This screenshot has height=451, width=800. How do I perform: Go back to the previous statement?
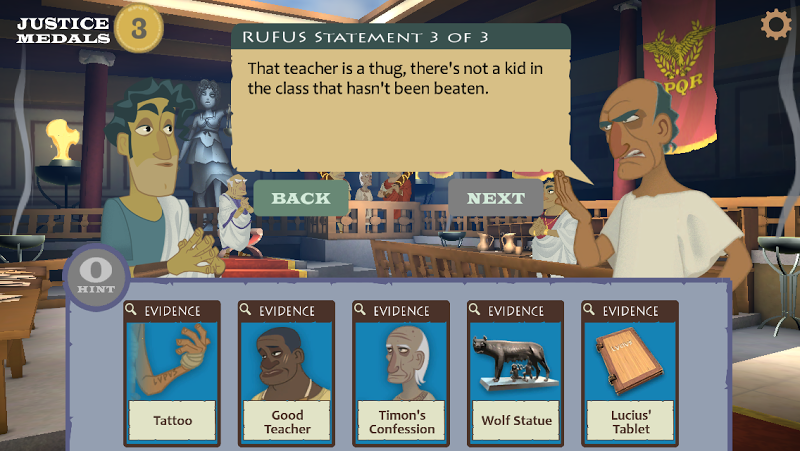click(x=301, y=198)
